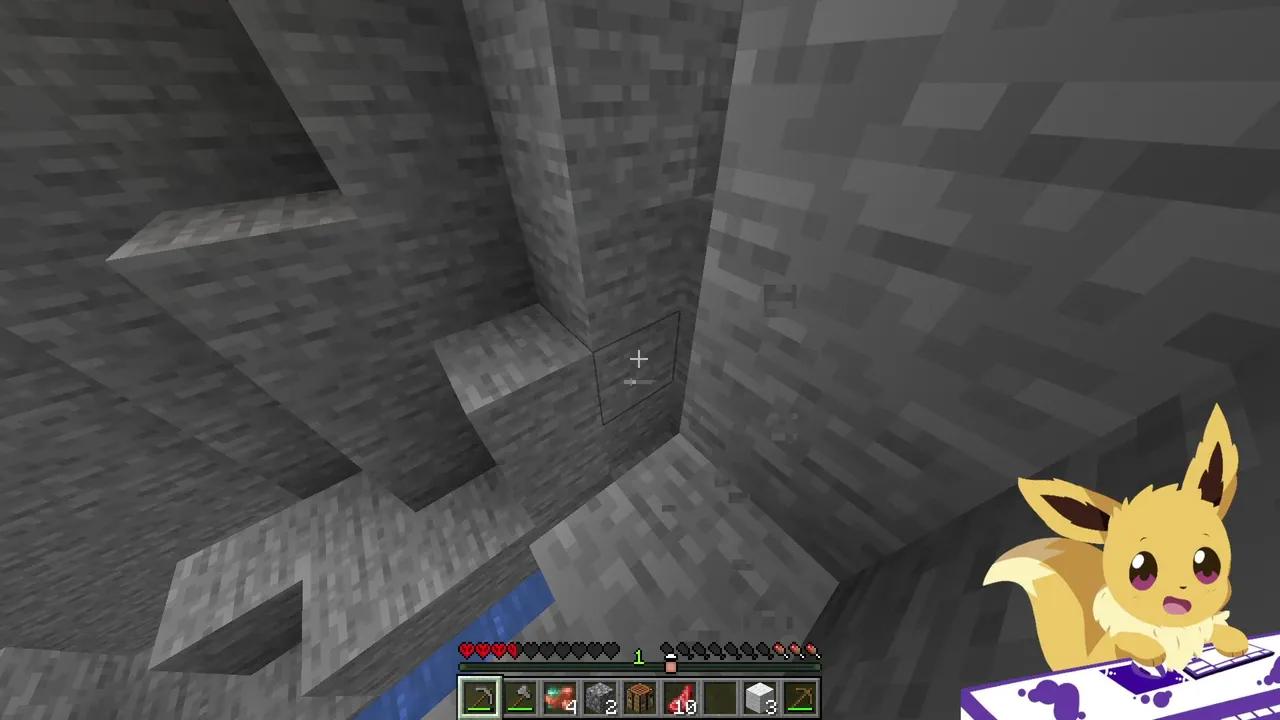This screenshot has width=1280, height=720.
Task: Select the stone pickaxe in hotbar slot one
Action: coord(478,697)
